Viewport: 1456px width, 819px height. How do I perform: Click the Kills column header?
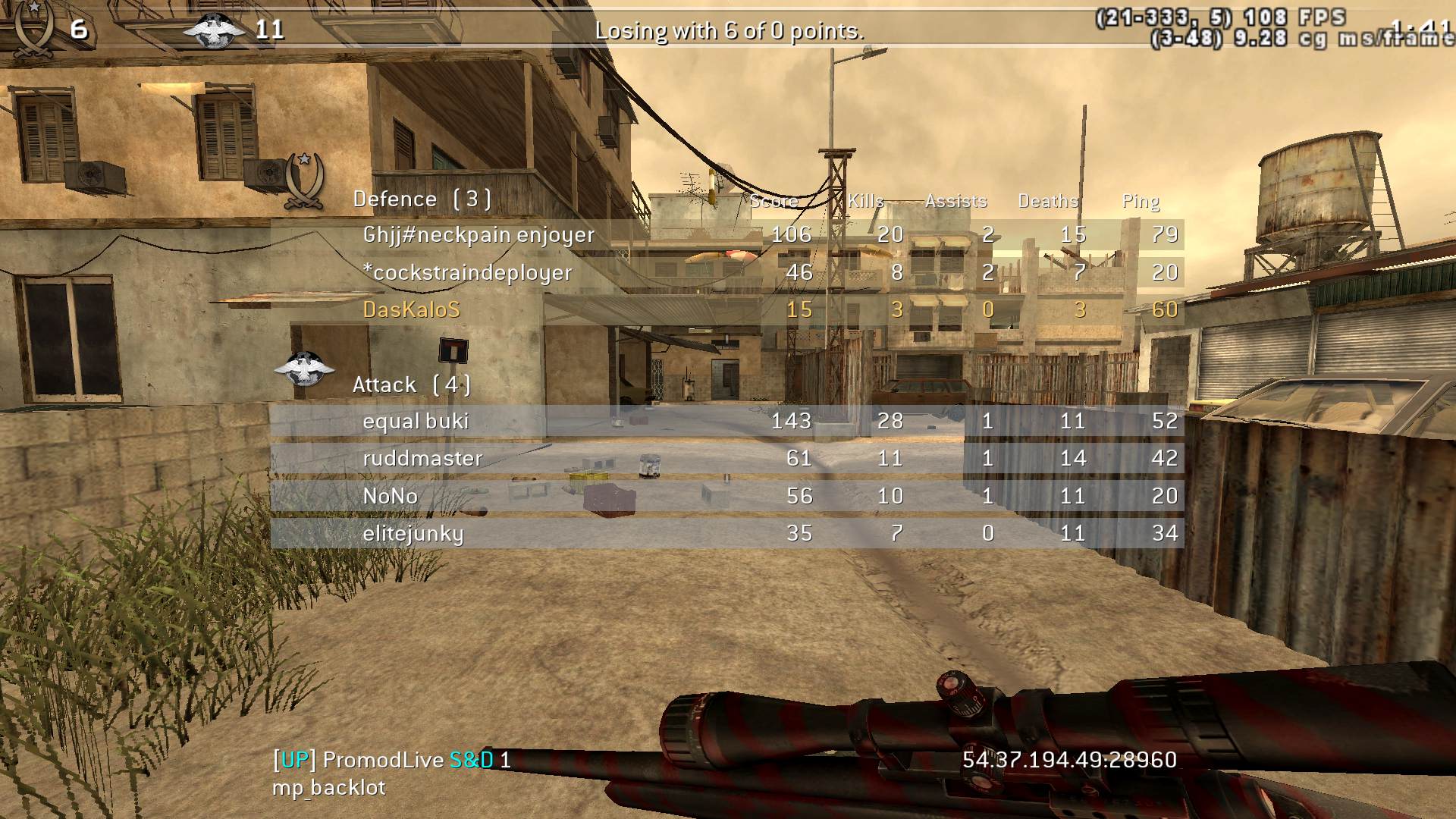[x=866, y=201]
